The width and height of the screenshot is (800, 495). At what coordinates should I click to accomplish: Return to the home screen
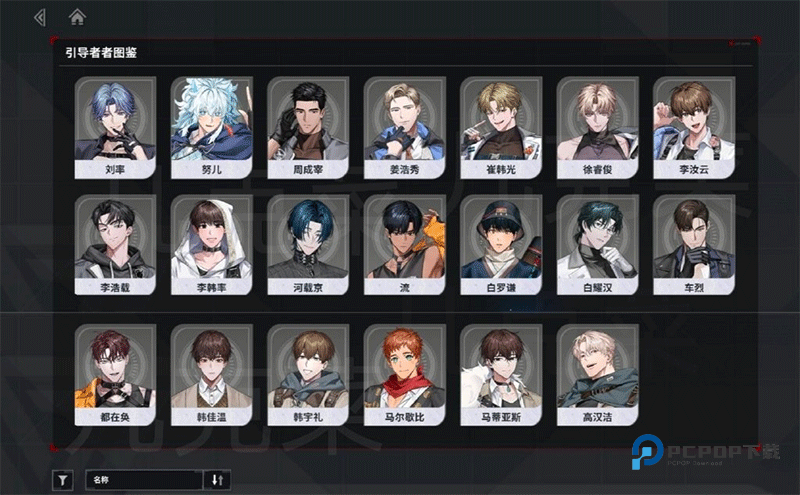pyautogui.click(x=77, y=17)
